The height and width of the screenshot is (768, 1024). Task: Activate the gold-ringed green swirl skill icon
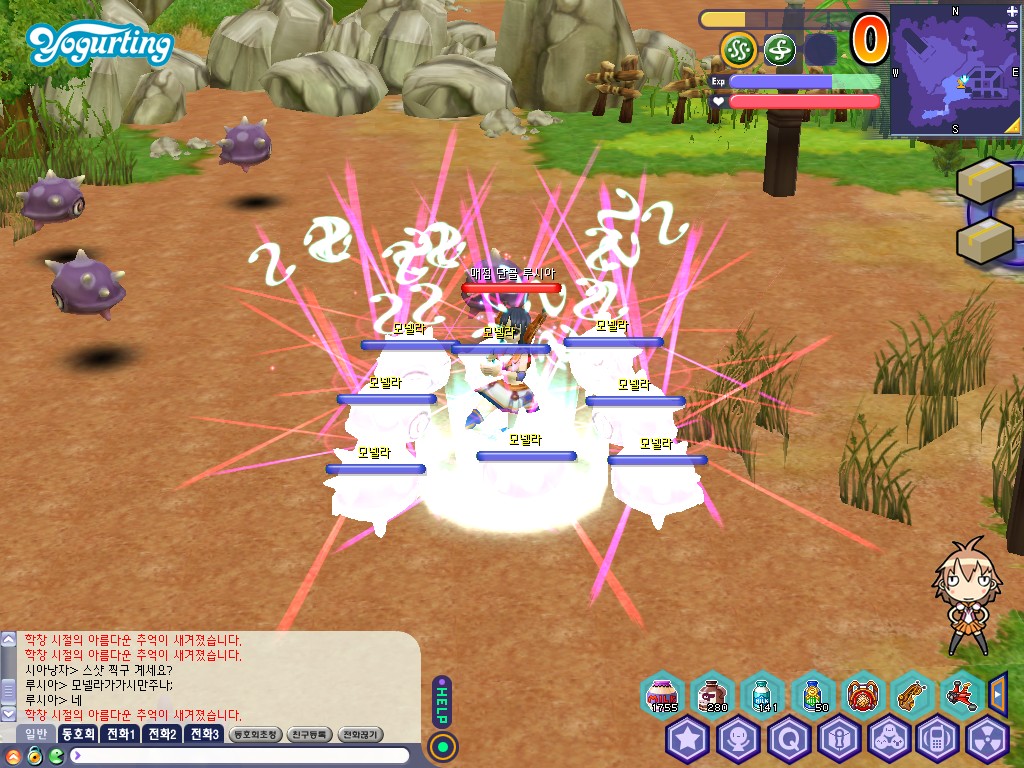coord(739,49)
